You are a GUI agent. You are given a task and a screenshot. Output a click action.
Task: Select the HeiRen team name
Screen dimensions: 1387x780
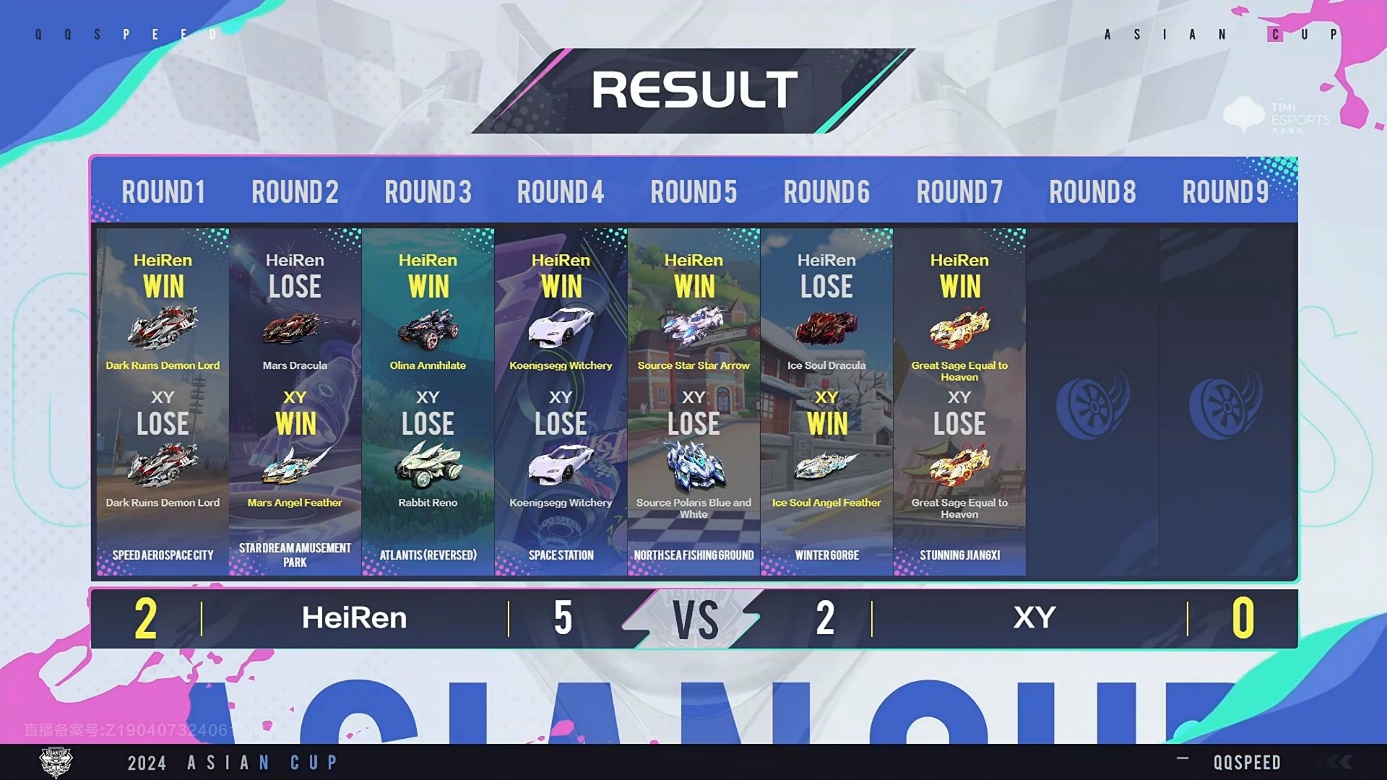click(x=354, y=618)
